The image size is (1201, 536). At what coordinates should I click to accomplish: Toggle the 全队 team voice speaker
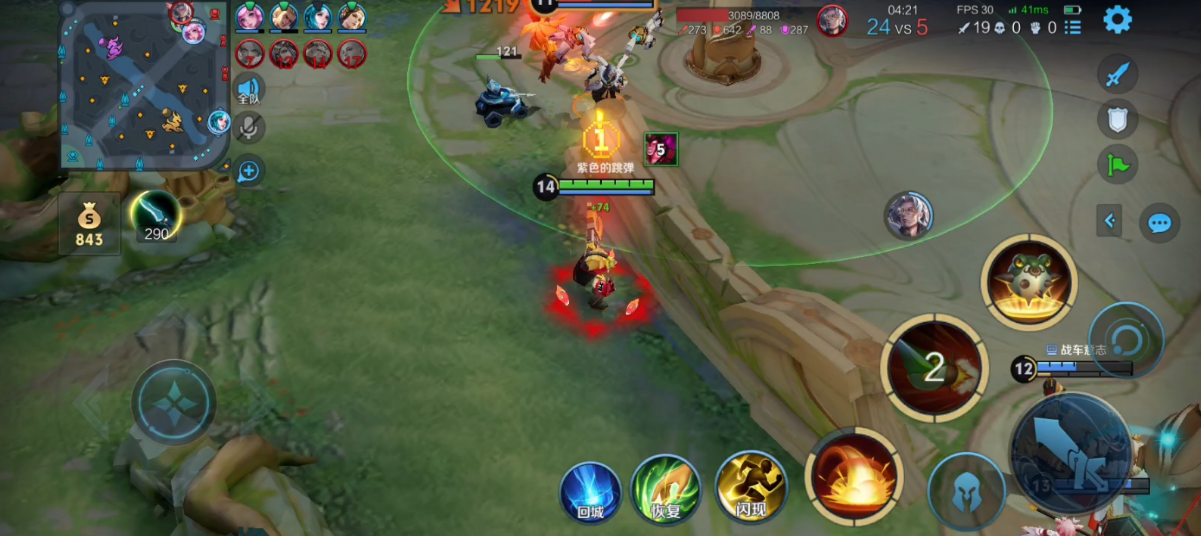[249, 90]
